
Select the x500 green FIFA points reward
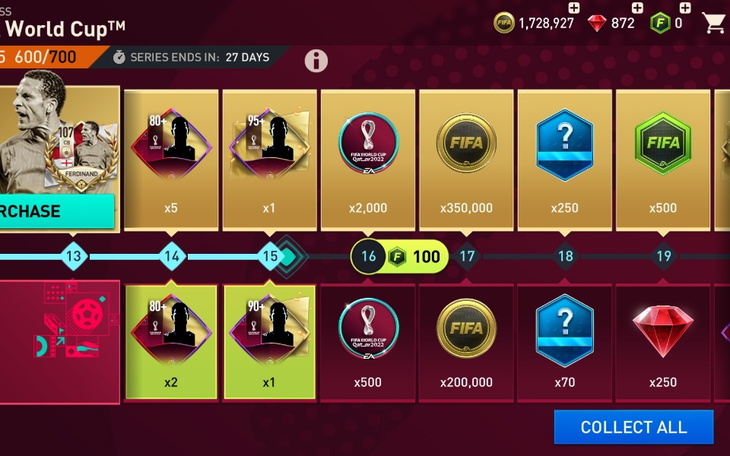click(663, 158)
